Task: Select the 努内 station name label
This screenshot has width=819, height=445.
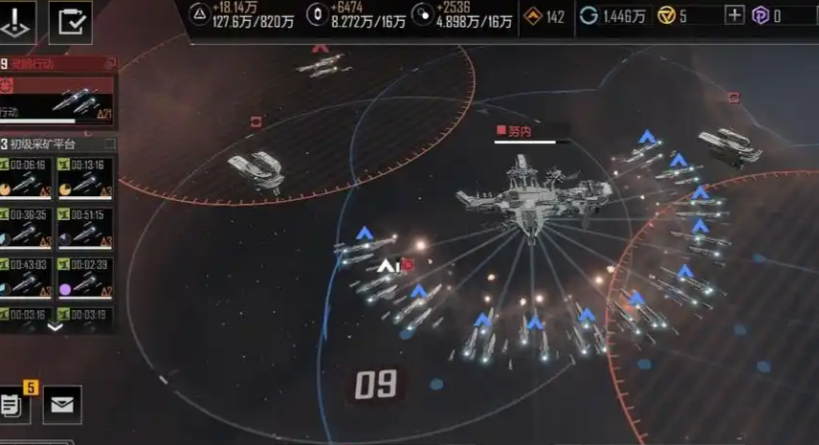Action: pos(520,130)
